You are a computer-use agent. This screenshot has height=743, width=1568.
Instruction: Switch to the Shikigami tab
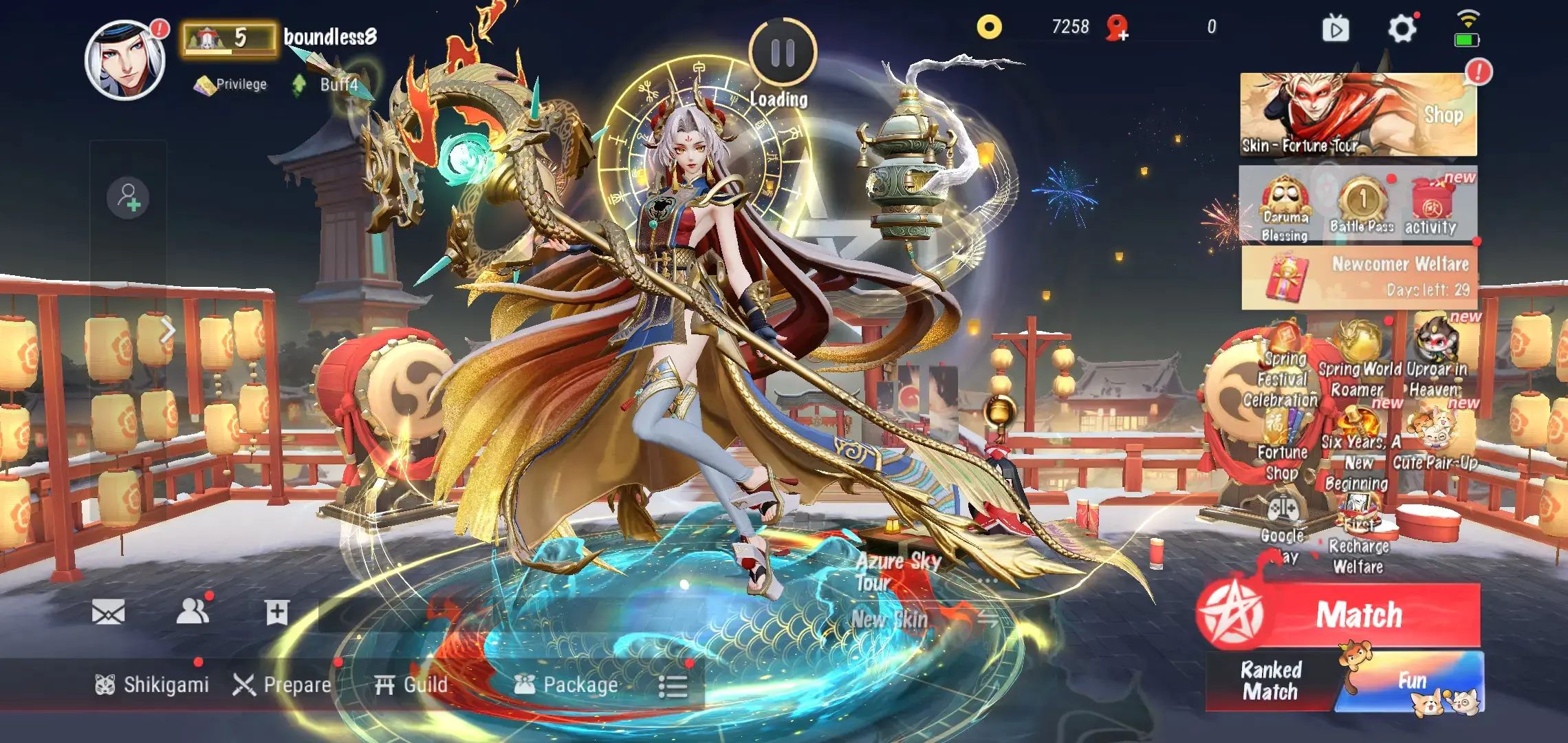(x=151, y=685)
